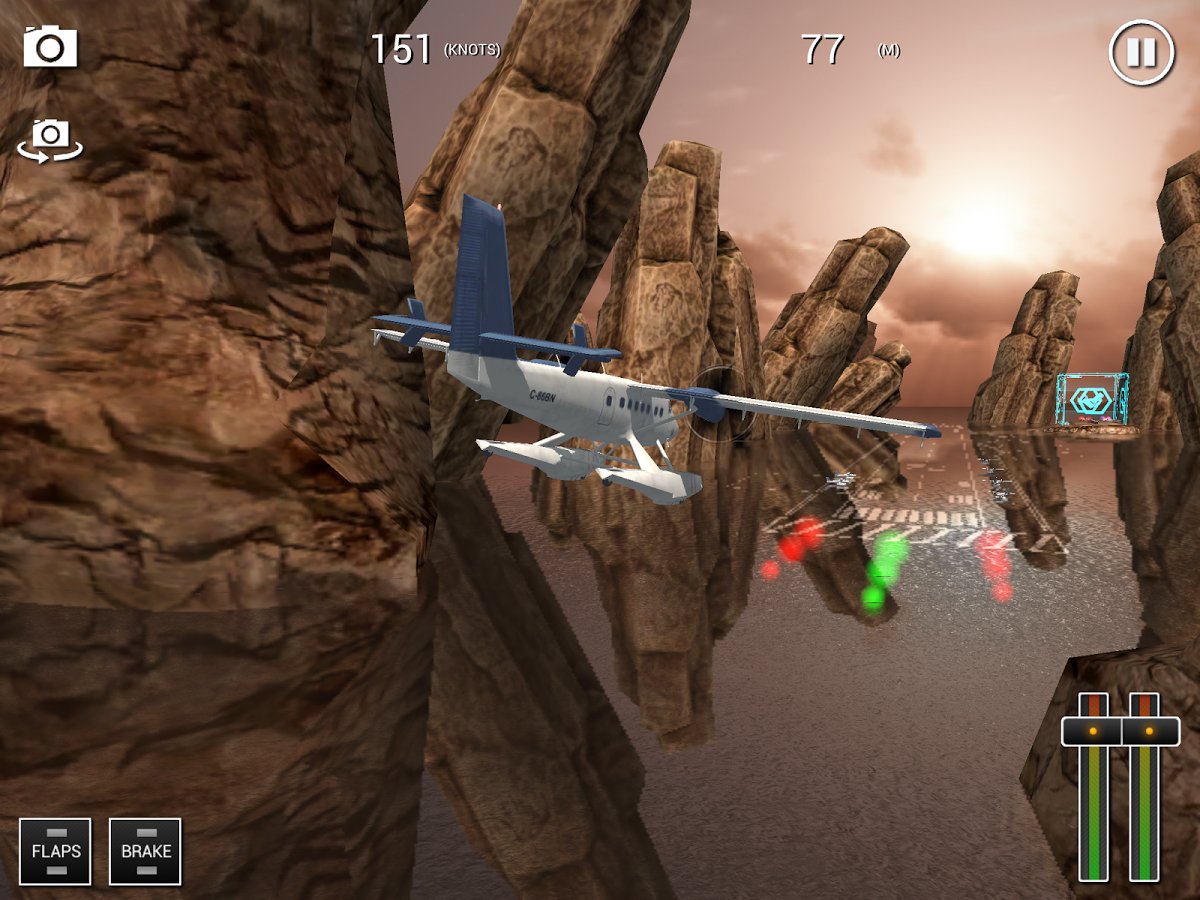Take a screenshot with the camera icon

pos(50,47)
